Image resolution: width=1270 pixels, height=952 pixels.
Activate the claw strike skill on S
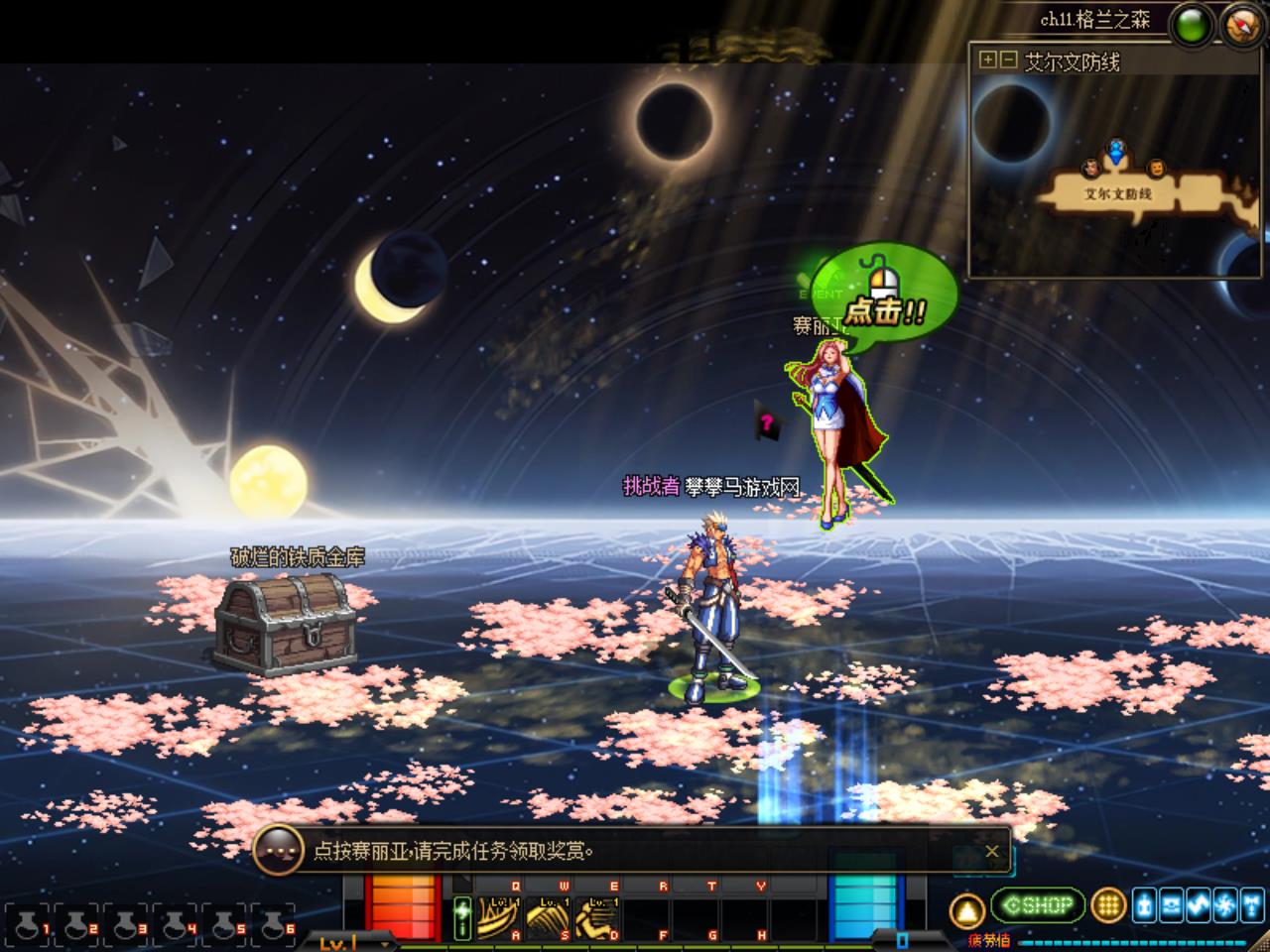547,918
